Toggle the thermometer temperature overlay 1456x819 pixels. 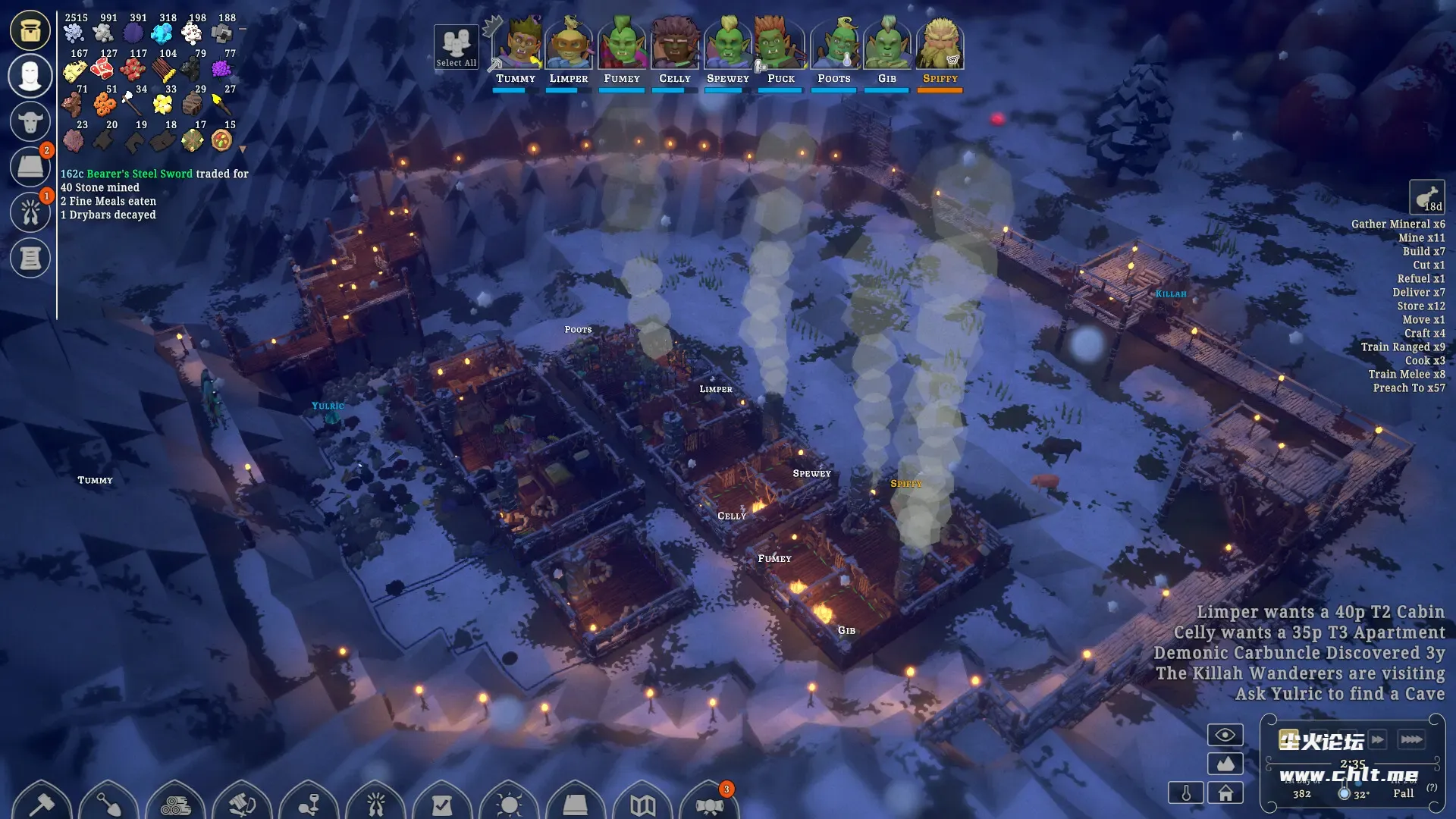point(1186,793)
